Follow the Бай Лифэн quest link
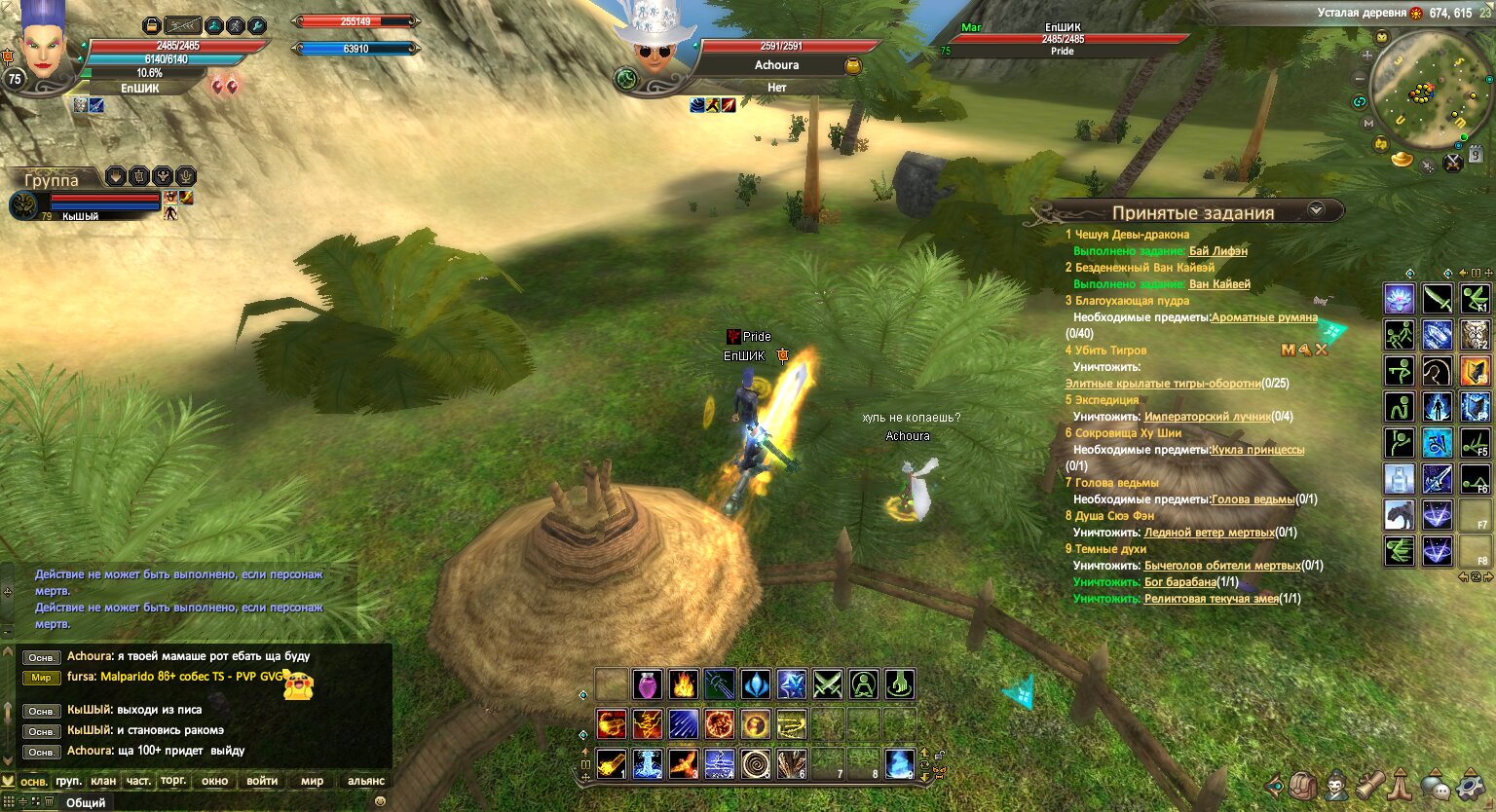This screenshot has width=1496, height=812. click(x=1217, y=251)
